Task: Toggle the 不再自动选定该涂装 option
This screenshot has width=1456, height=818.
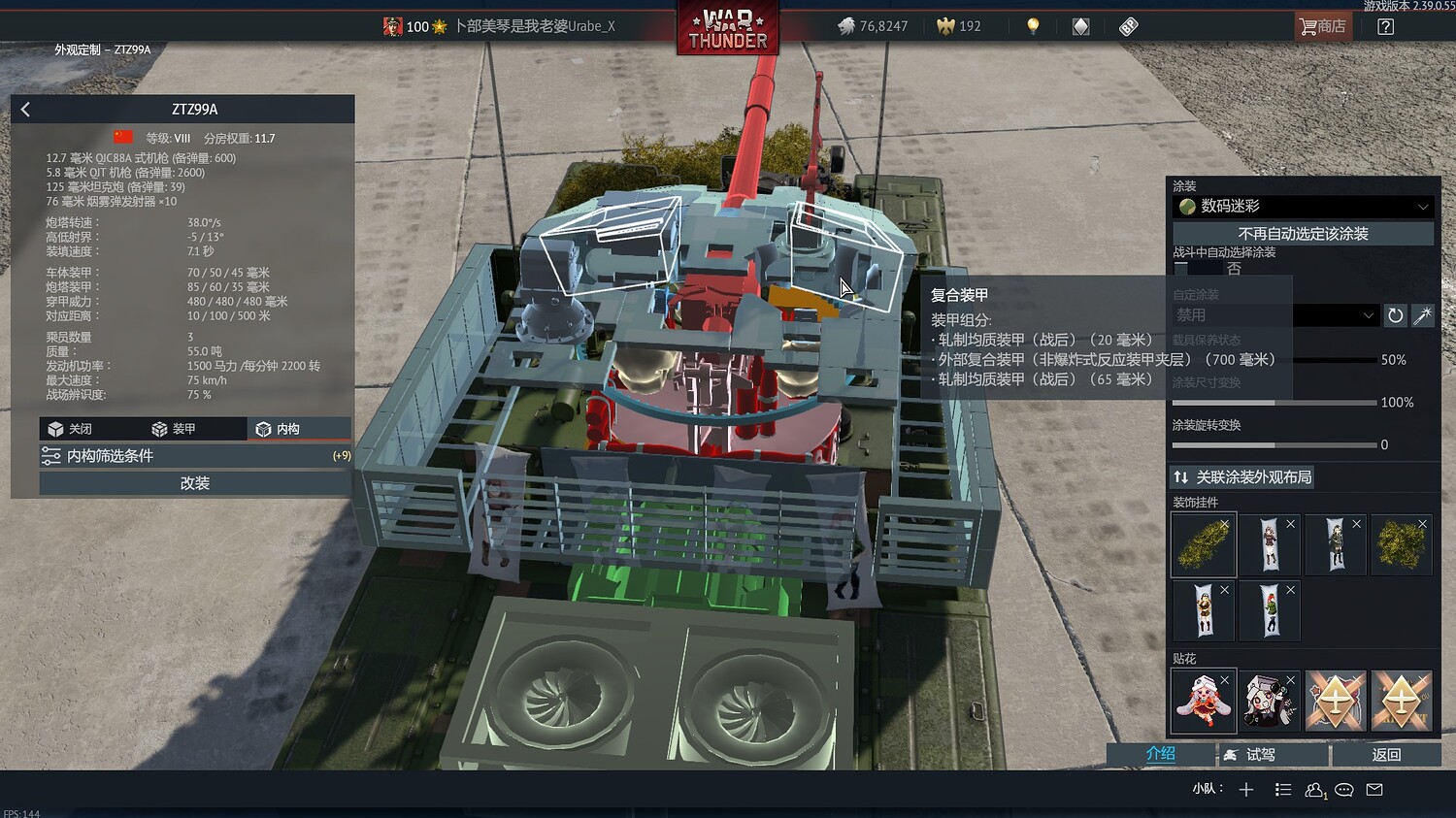Action: click(1302, 233)
